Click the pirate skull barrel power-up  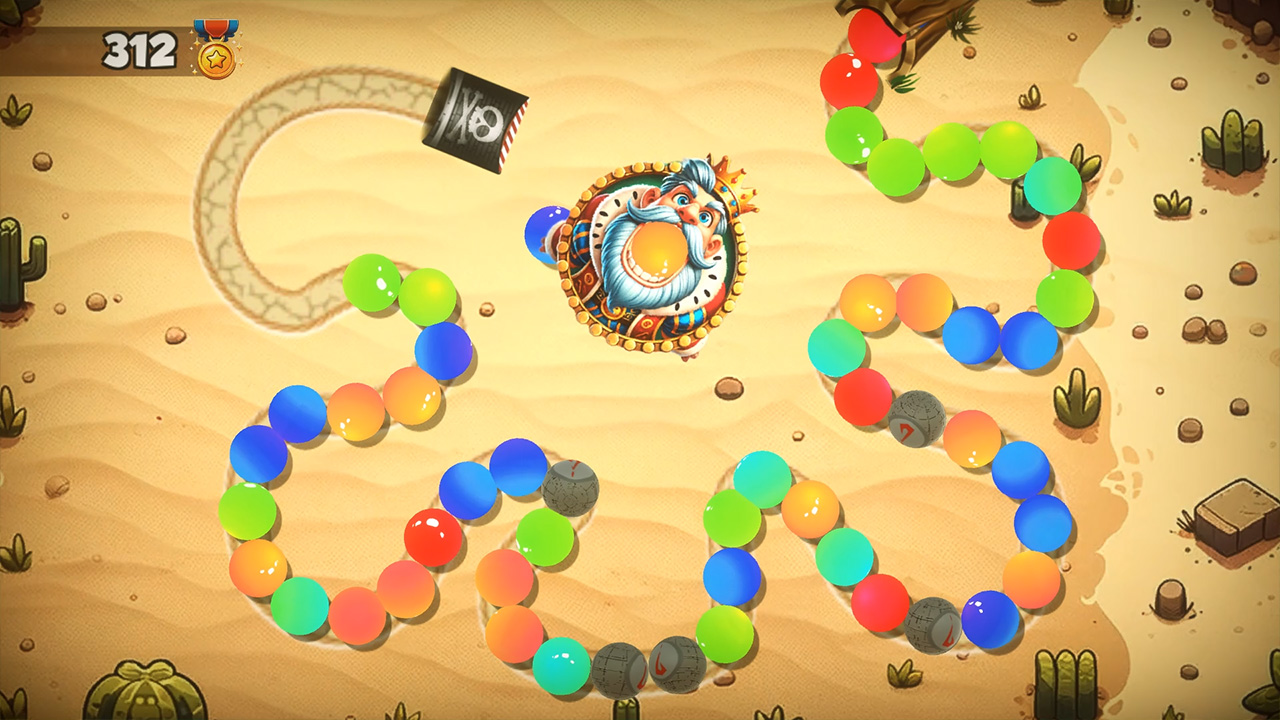click(473, 120)
